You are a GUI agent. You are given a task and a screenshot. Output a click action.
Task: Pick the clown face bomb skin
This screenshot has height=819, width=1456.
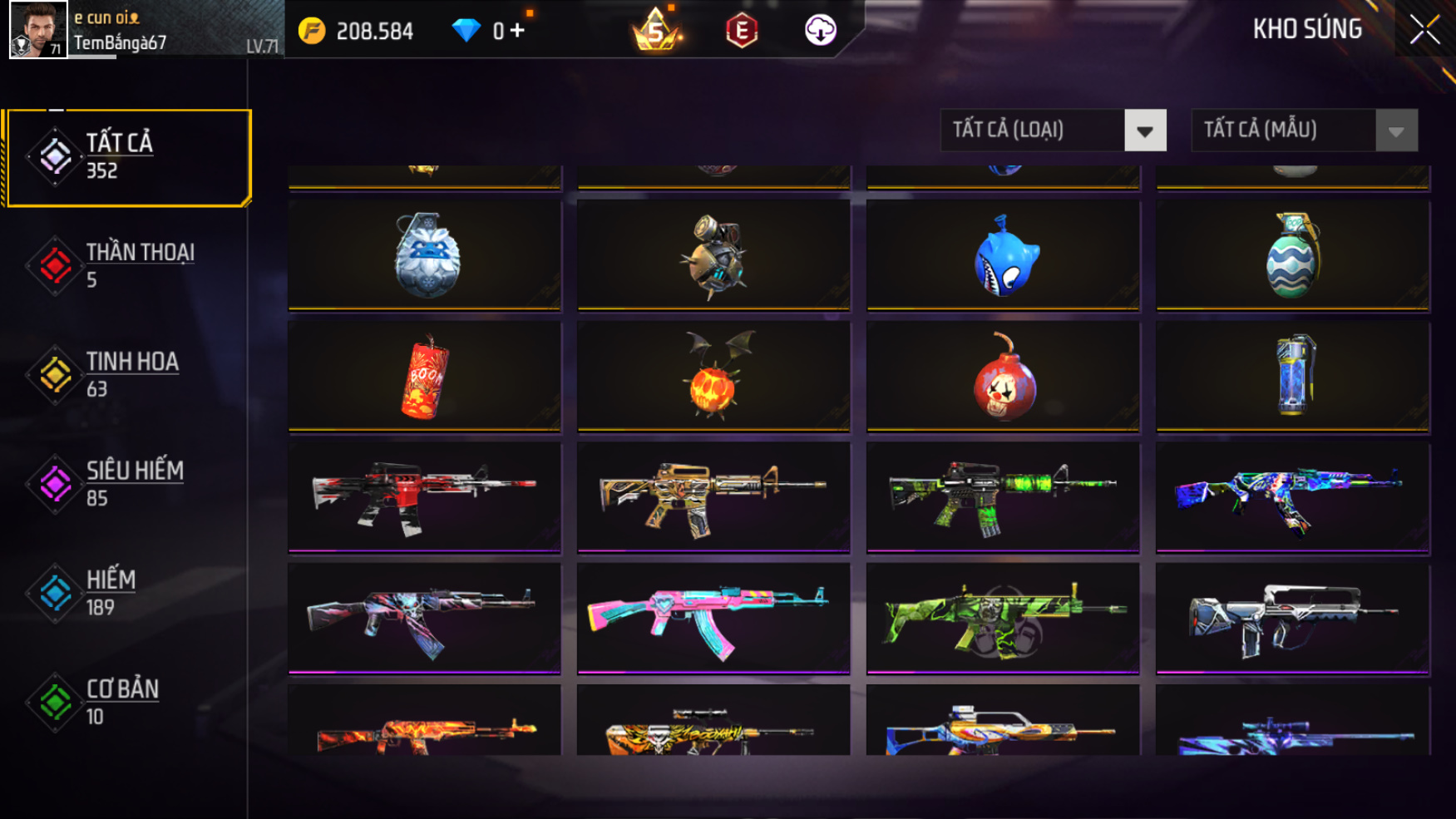[1004, 377]
